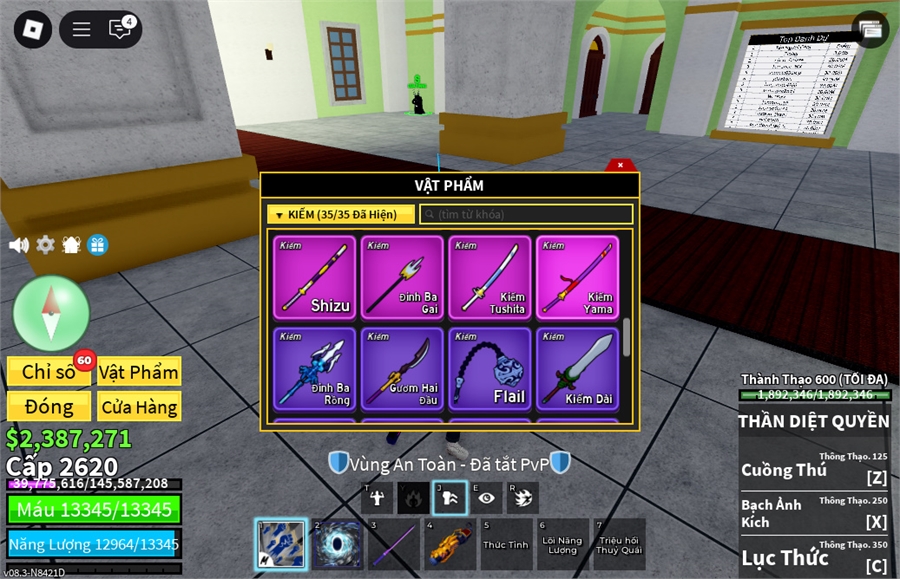
Task: Click the yellow Vật Phẩm button
Action: pyautogui.click(x=139, y=372)
